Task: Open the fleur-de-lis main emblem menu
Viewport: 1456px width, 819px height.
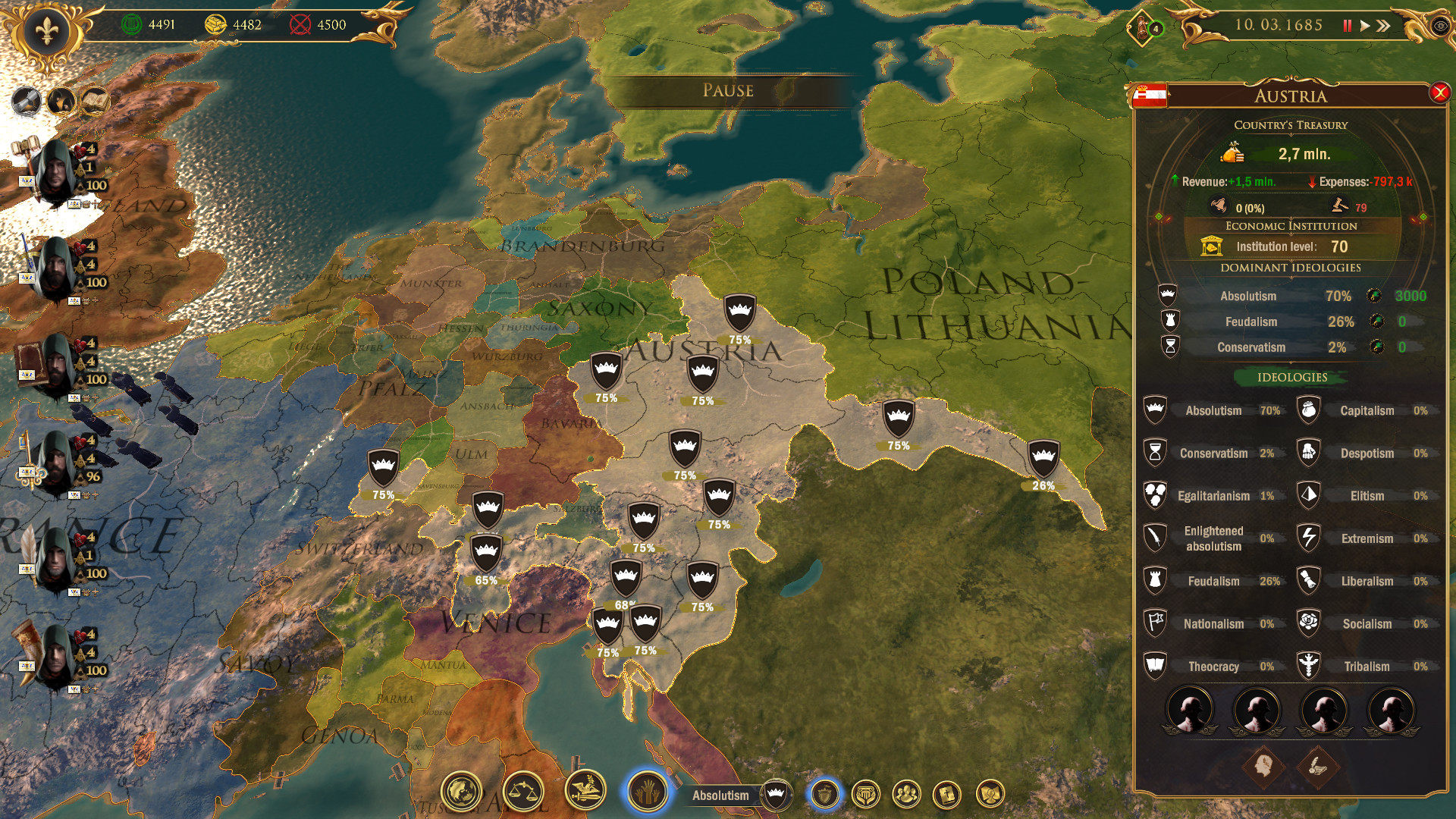Action: tap(46, 32)
